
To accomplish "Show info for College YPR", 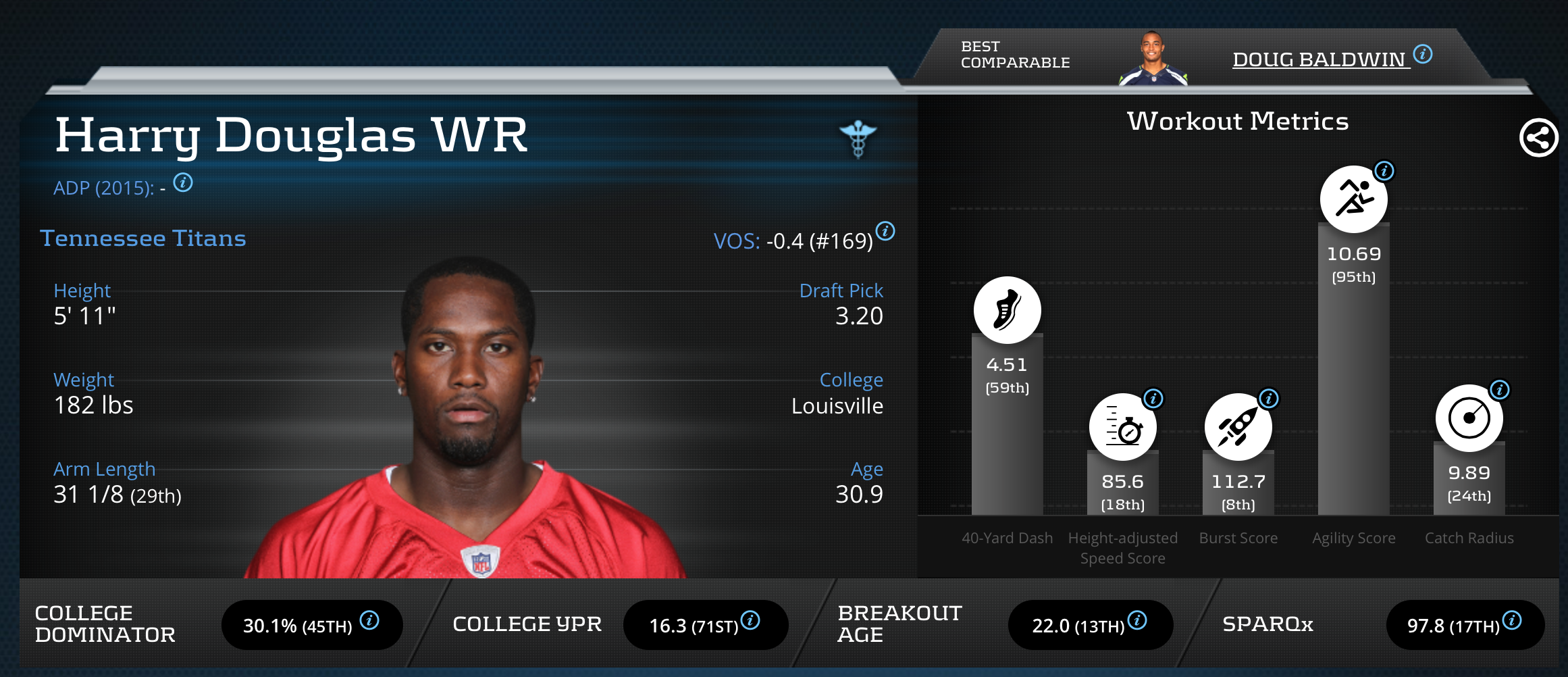I will point(750,620).
